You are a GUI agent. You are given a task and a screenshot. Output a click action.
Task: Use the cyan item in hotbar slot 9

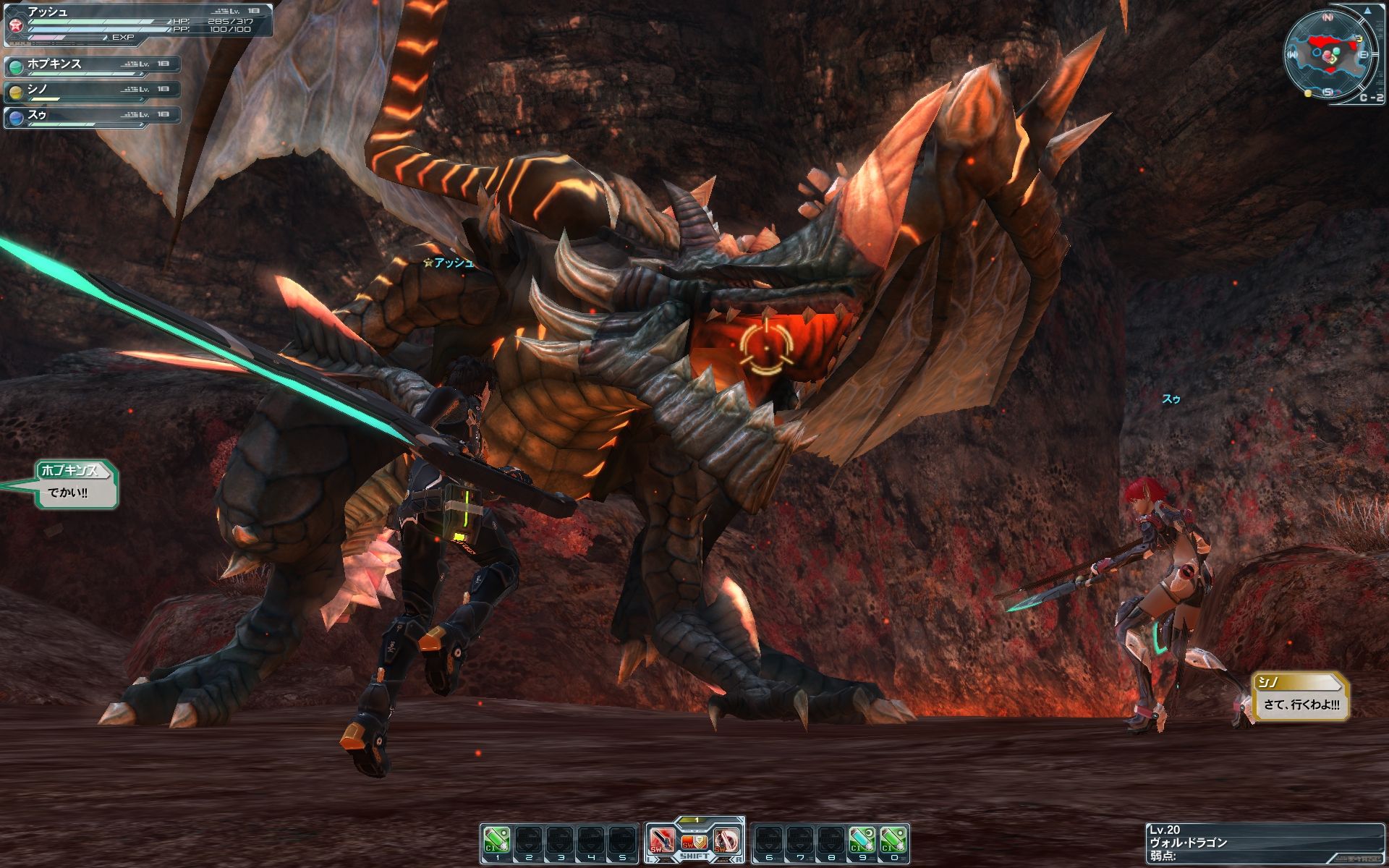862,841
